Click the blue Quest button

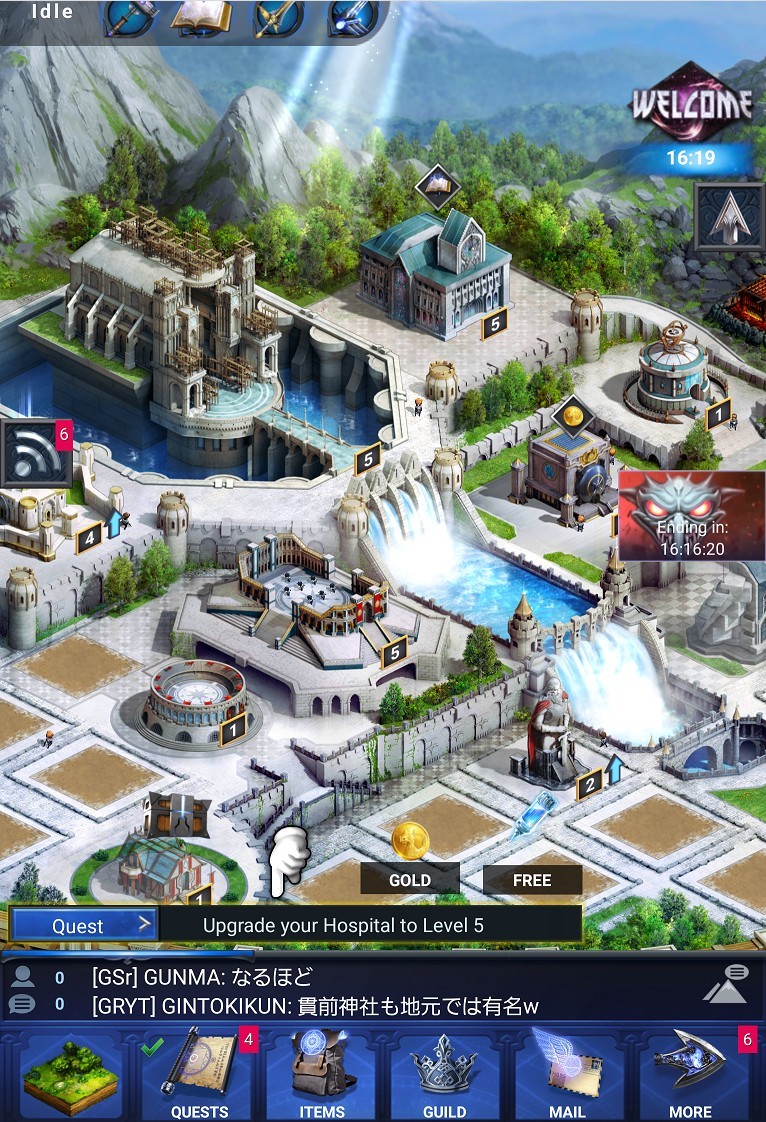(x=84, y=925)
